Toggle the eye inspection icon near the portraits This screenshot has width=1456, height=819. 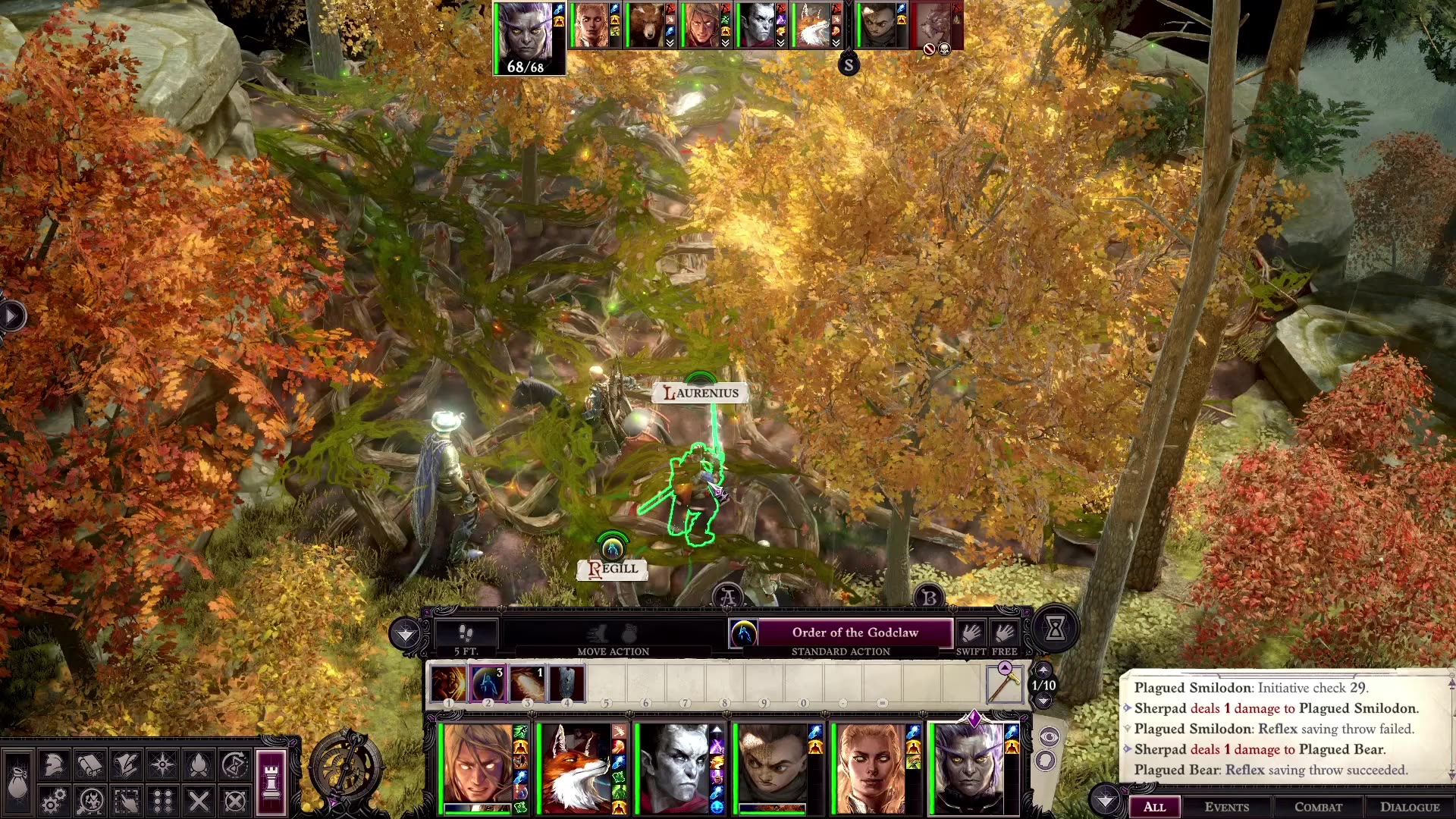(x=1050, y=736)
